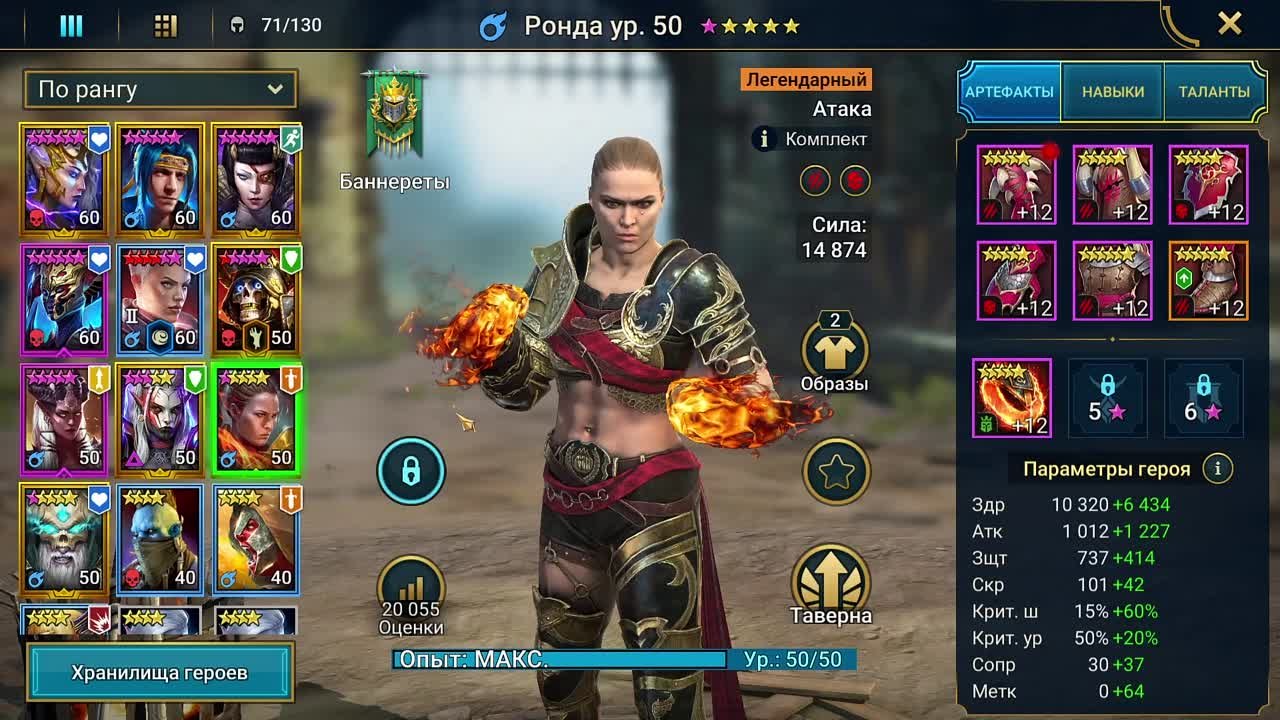Open the team formation icon at top left
The height and width of the screenshot is (720, 1280).
70,23
